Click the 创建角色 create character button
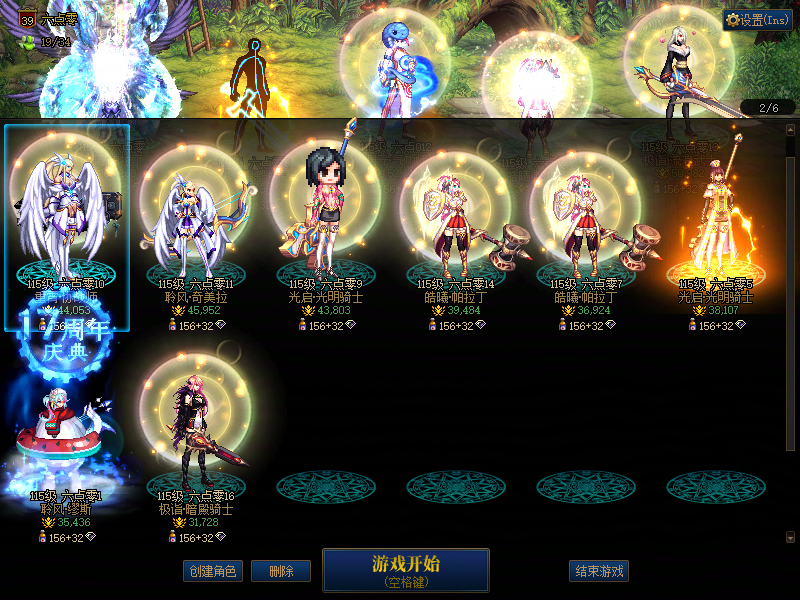The height and width of the screenshot is (600, 800). click(x=212, y=571)
